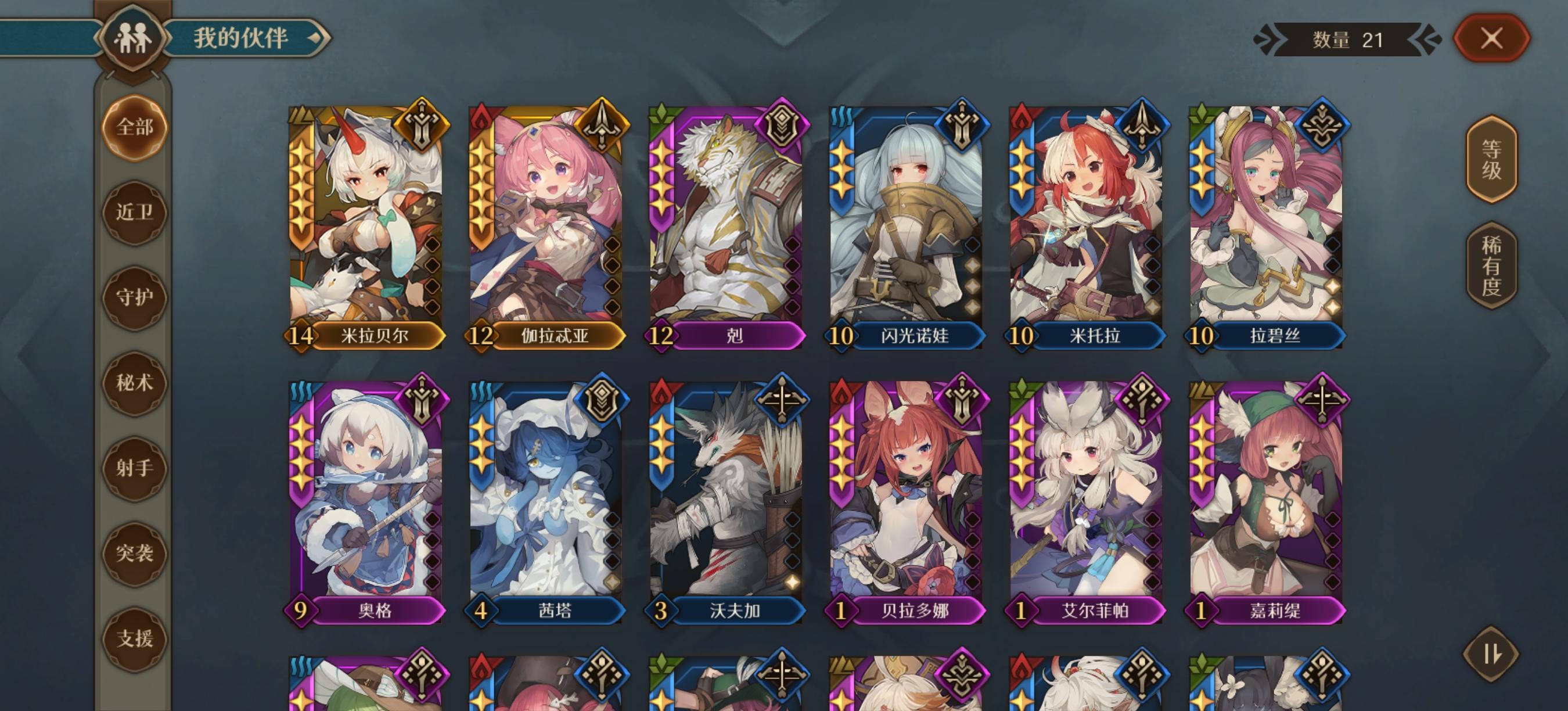
Task: Expand the chevron next to 我的伙伴 title
Action: point(316,38)
